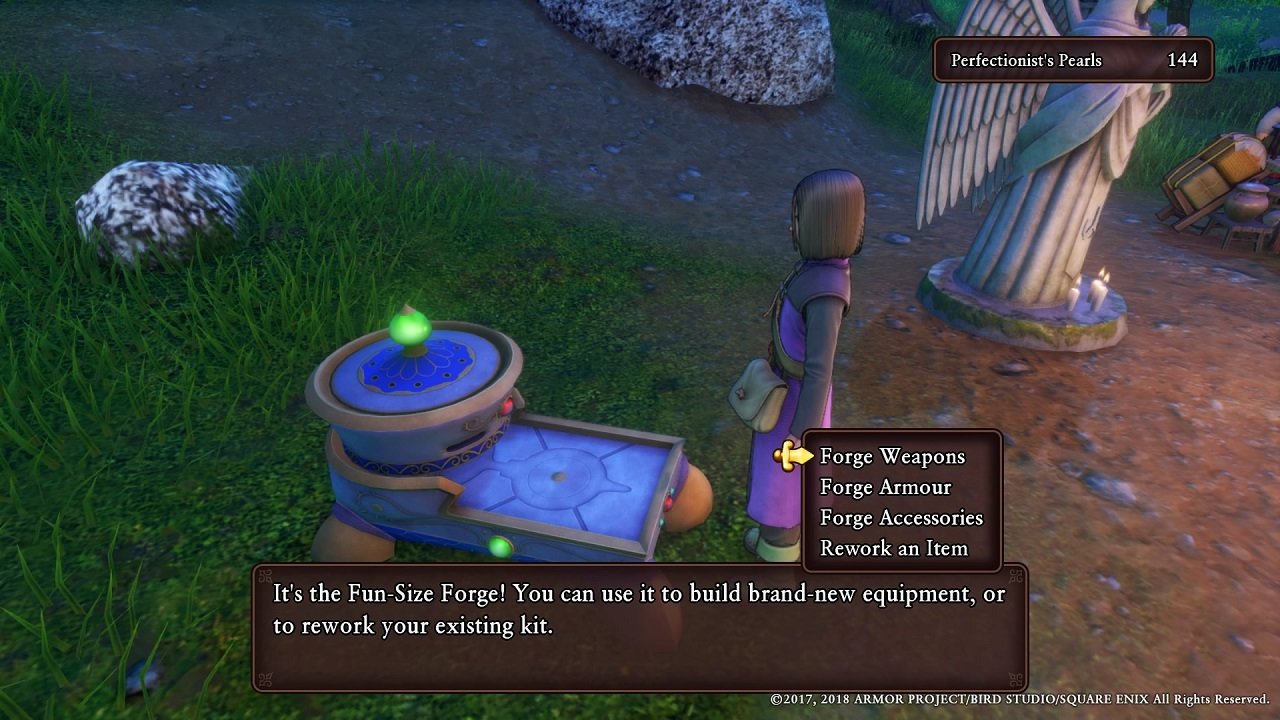The image size is (1280, 720).
Task: Select Forge Weapons option
Action: coord(892,457)
